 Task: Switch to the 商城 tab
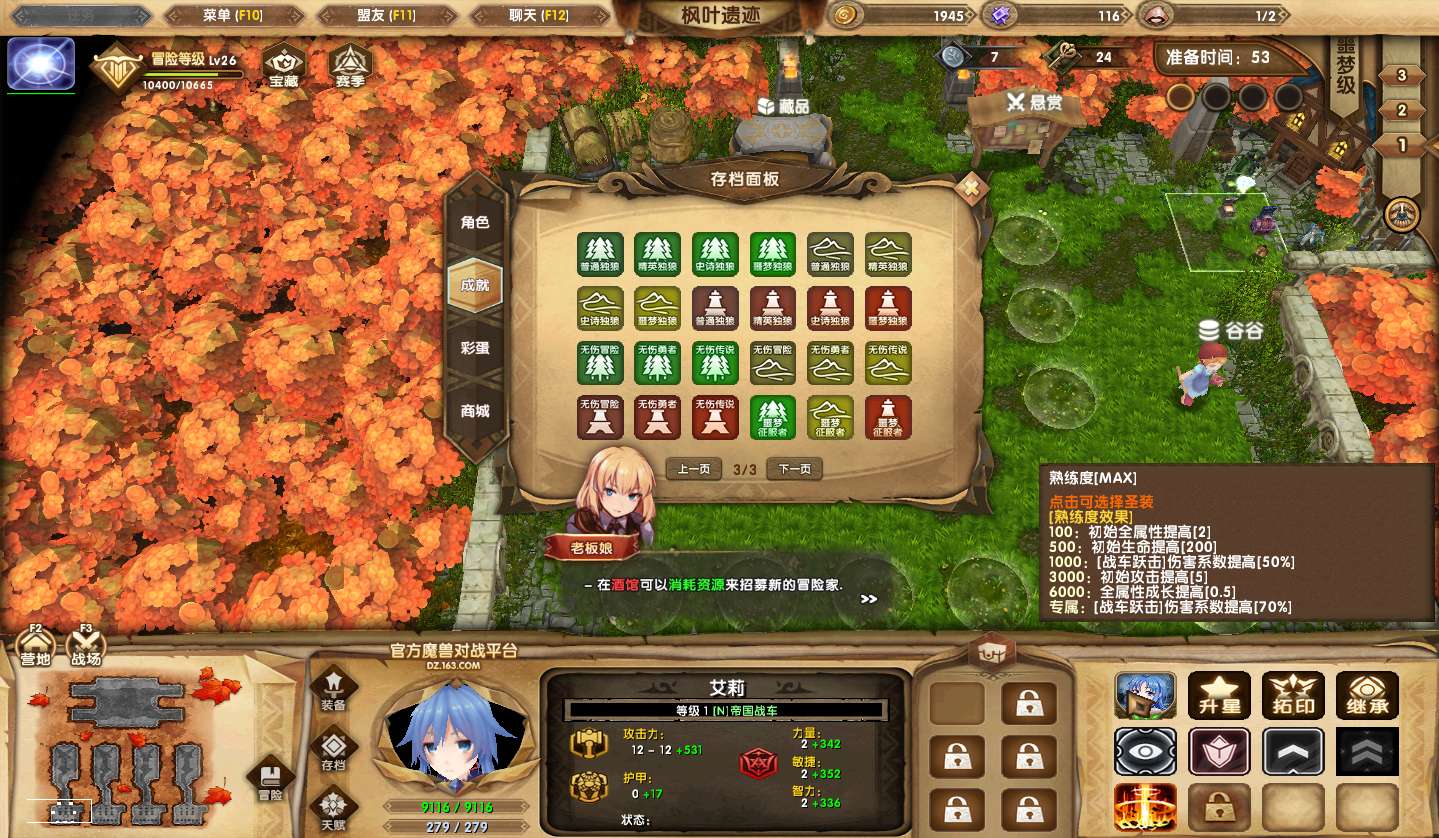click(x=475, y=411)
